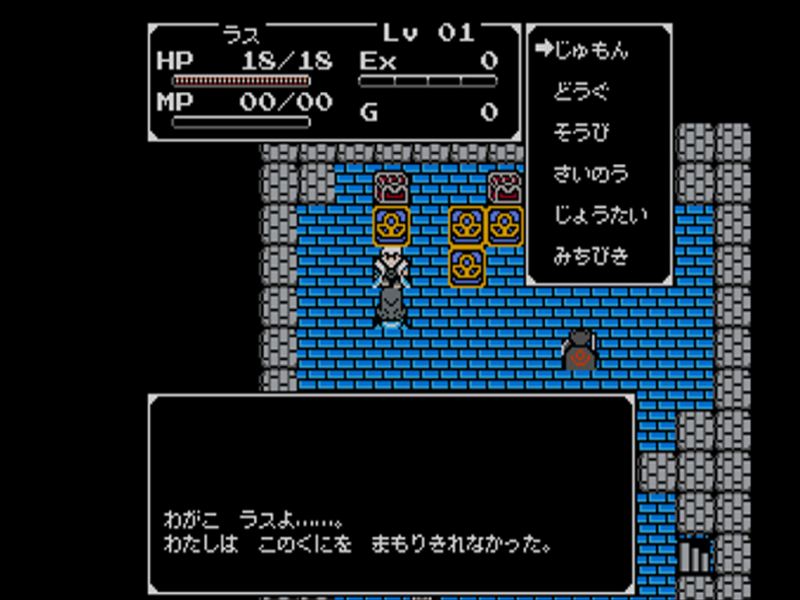Advance the dialogue text box

click(x=391, y=494)
